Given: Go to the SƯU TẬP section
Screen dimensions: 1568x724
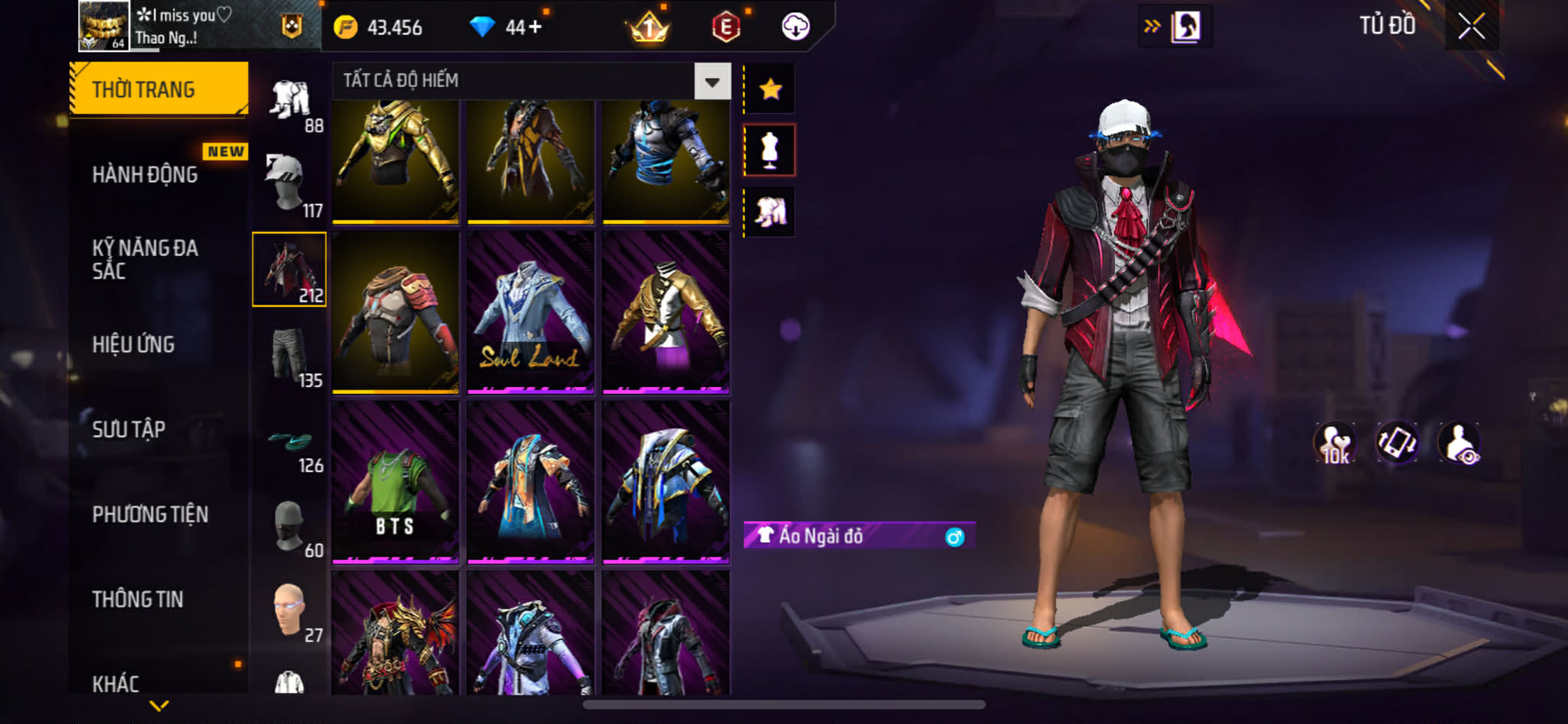Looking at the screenshot, I should coord(129,429).
